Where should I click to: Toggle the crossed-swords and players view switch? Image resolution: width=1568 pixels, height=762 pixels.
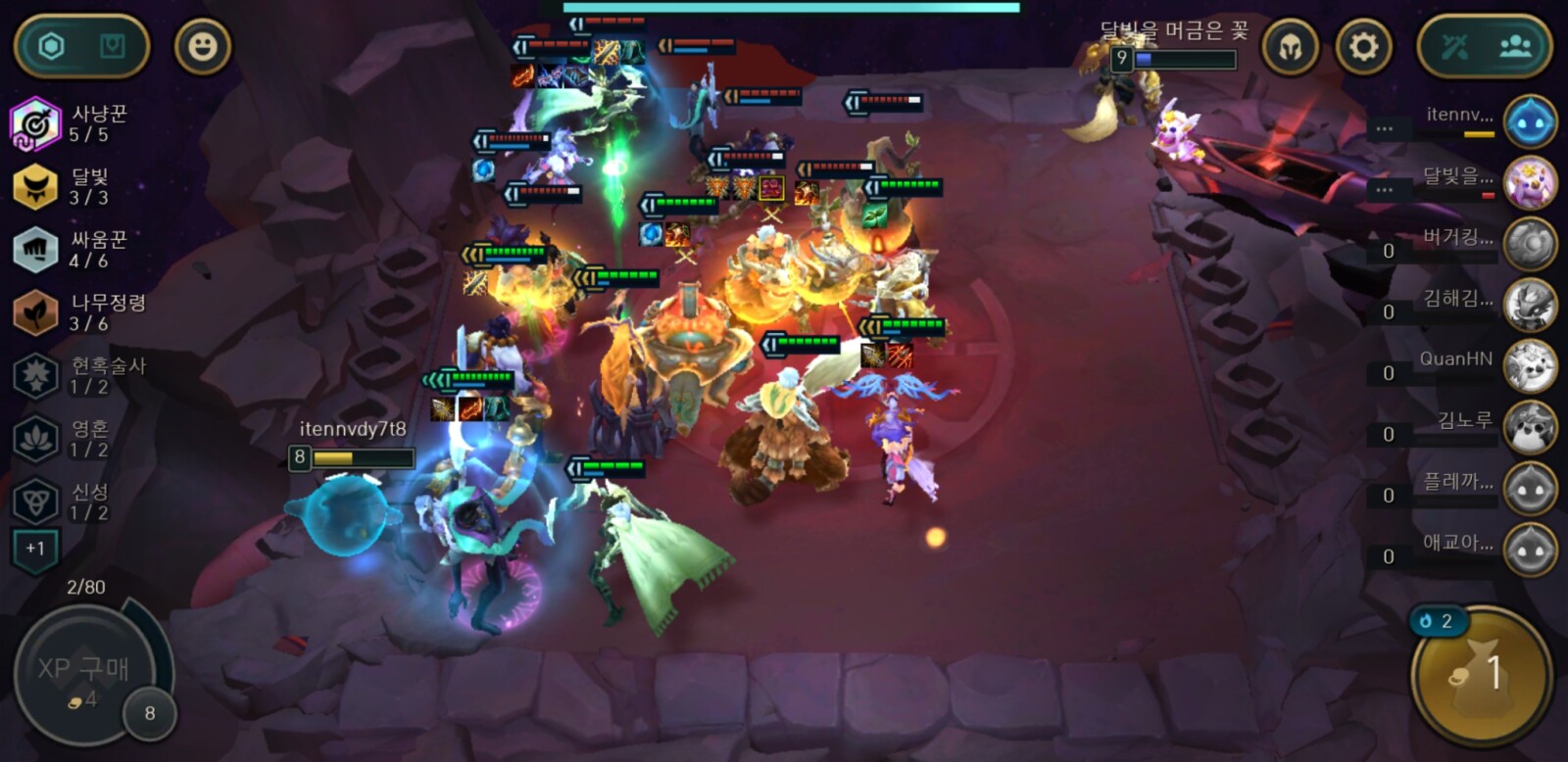tap(1485, 46)
